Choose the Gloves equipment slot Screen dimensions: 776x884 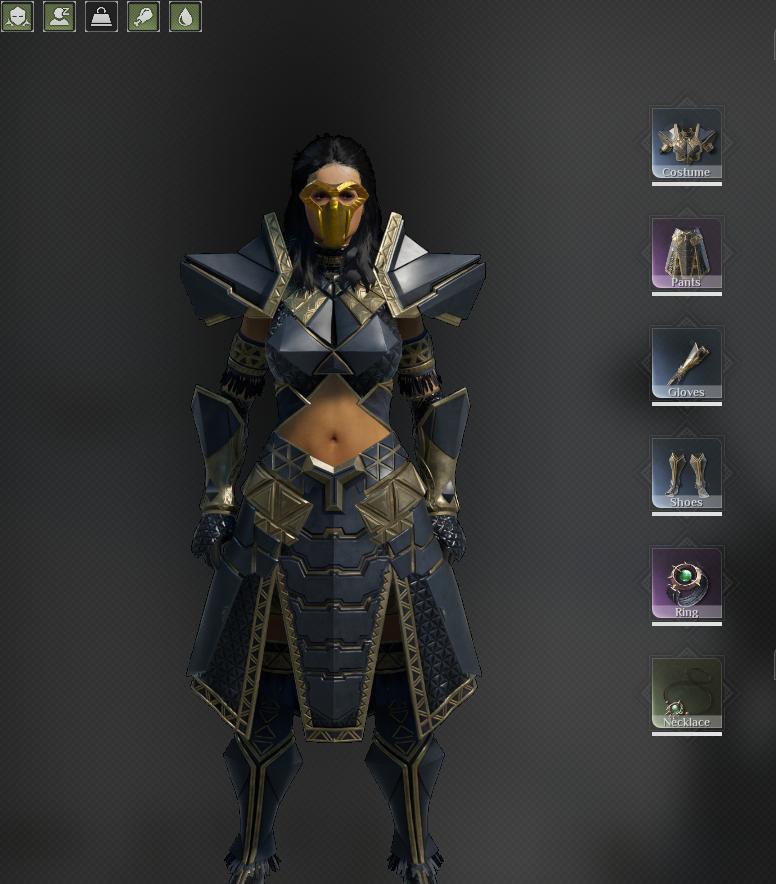pos(686,364)
